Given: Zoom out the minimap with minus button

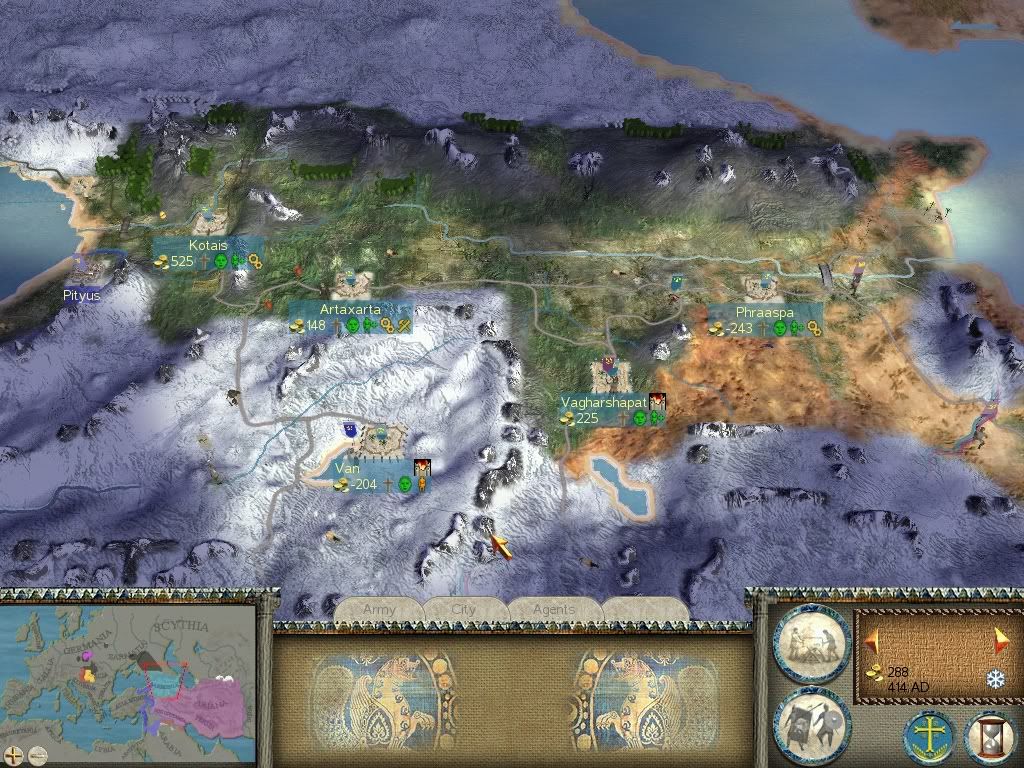Looking at the screenshot, I should click(x=37, y=754).
